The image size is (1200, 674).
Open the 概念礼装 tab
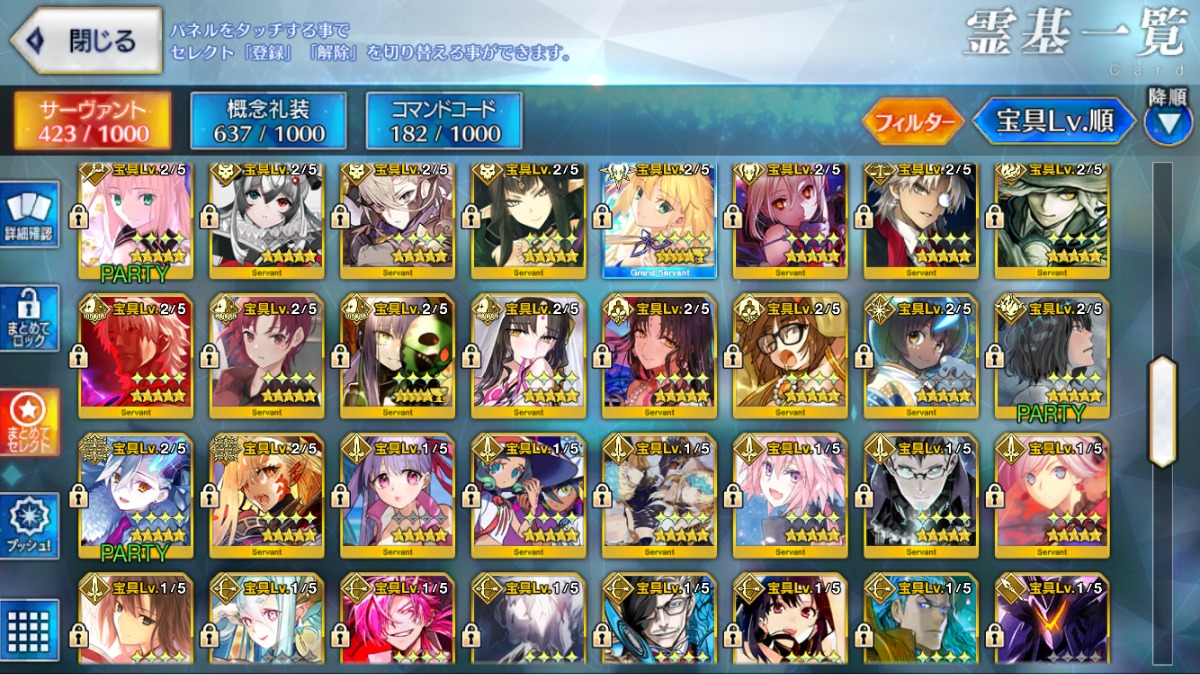(x=269, y=121)
